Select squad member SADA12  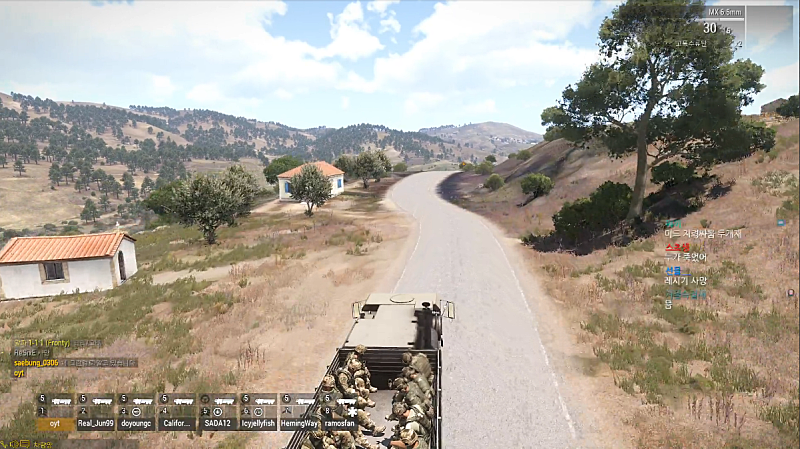click(218, 422)
